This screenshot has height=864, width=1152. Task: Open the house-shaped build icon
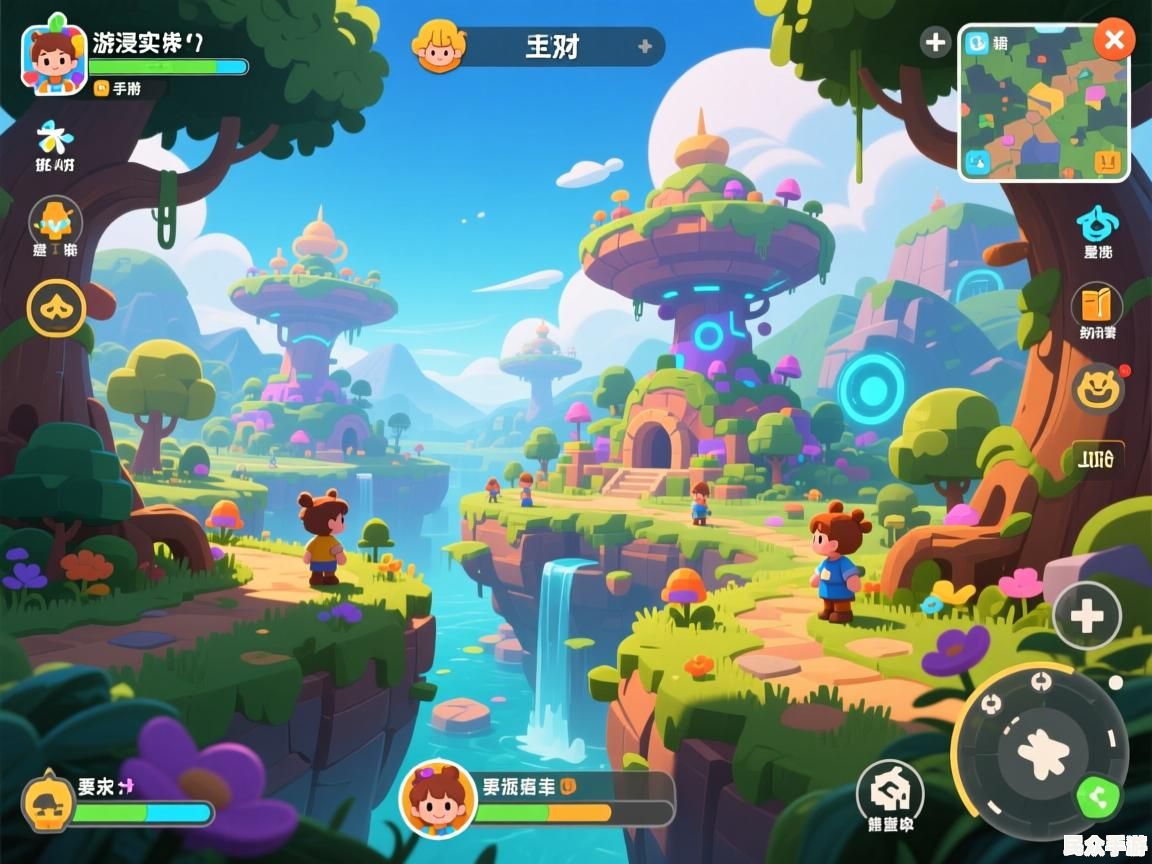click(890, 793)
